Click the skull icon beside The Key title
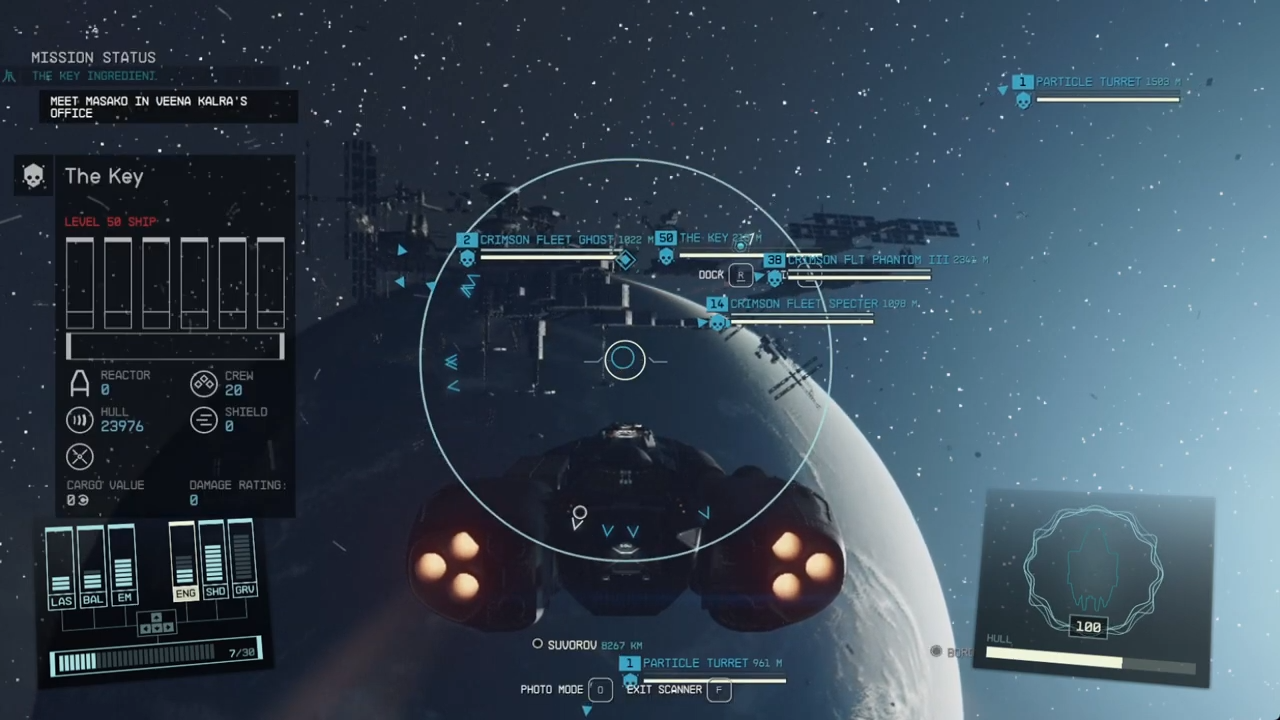This screenshot has height=720, width=1280. (33, 176)
